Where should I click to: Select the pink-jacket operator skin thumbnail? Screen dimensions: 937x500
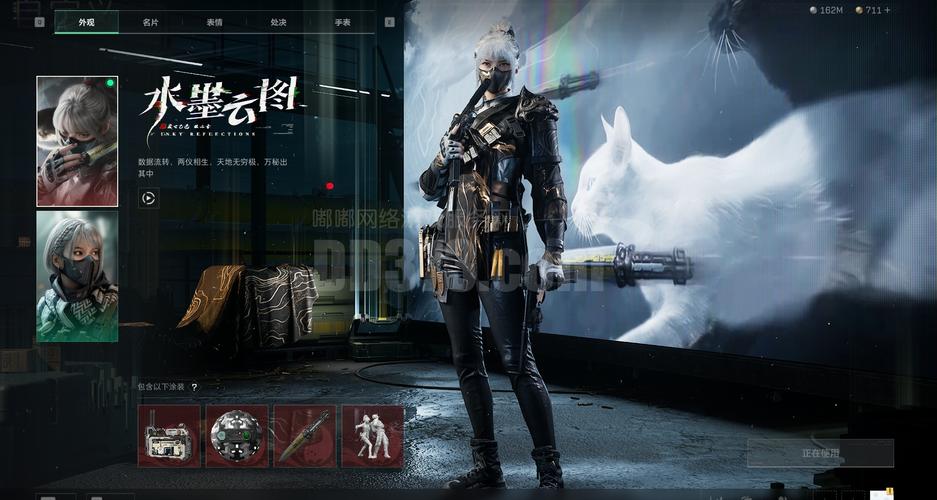click(77, 141)
